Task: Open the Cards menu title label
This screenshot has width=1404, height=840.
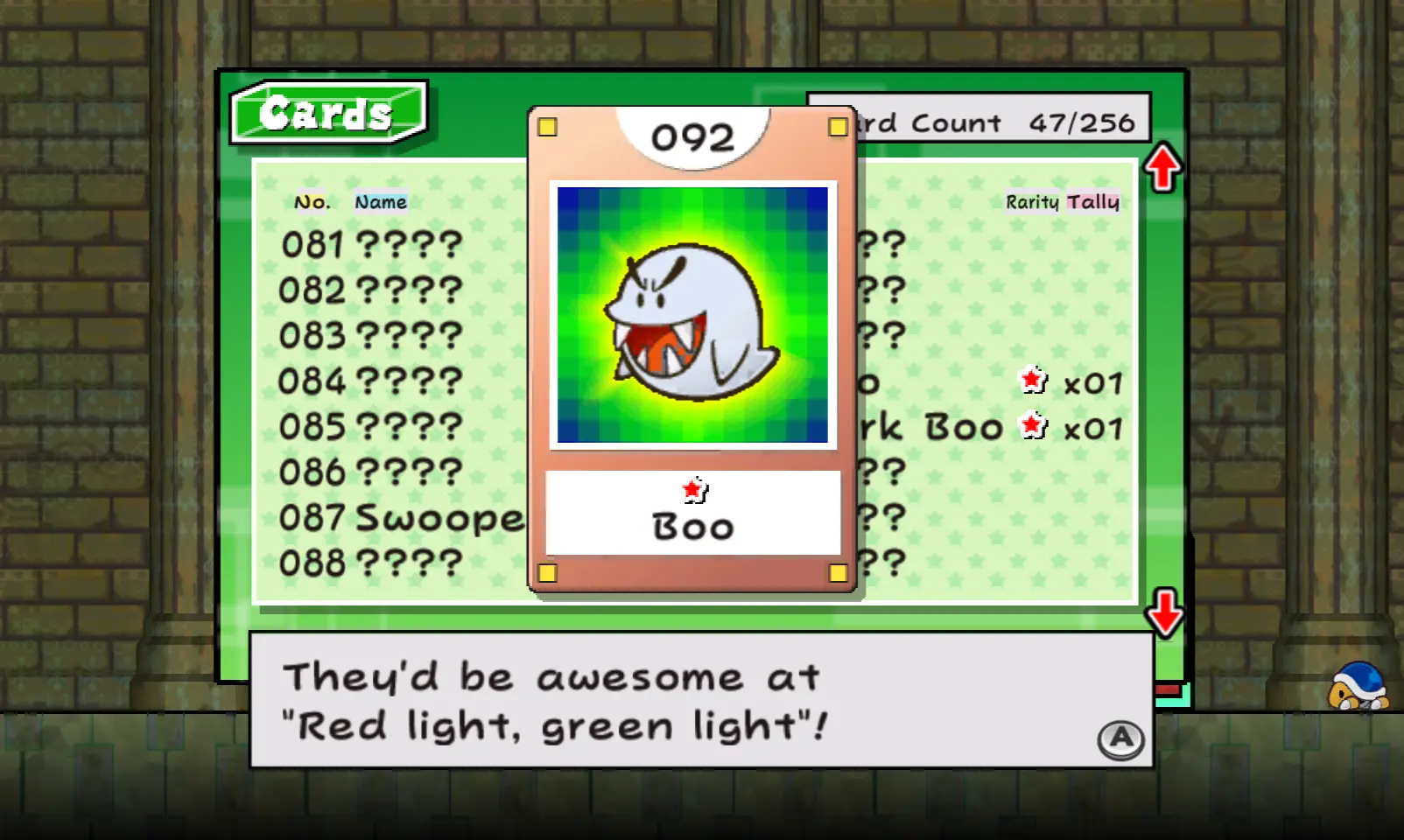Action: point(328,113)
